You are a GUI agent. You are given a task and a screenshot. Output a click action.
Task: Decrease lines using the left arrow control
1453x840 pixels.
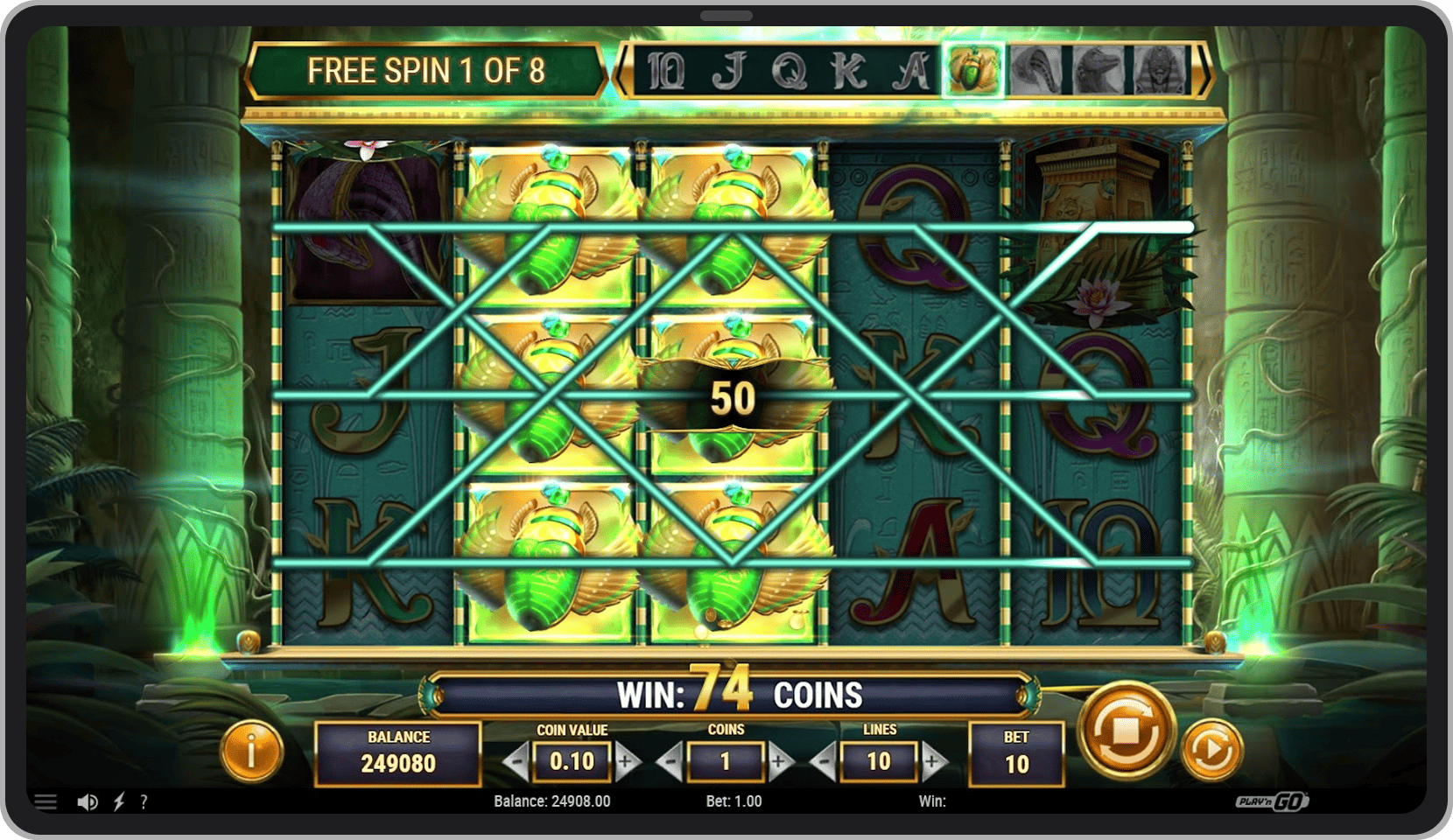[824, 760]
